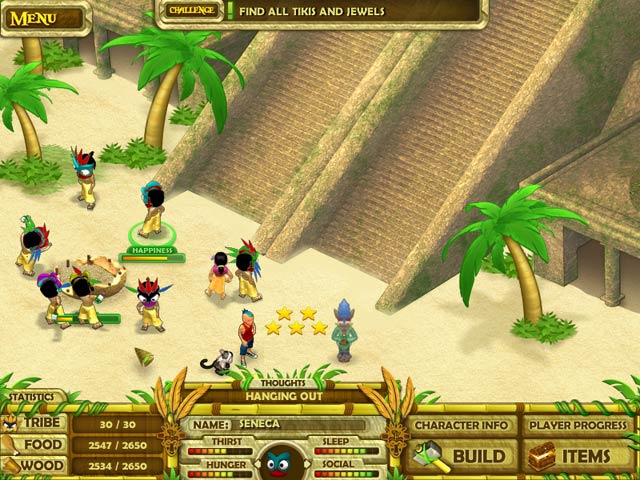
Task: Open the Build panel
Action: coord(463,456)
